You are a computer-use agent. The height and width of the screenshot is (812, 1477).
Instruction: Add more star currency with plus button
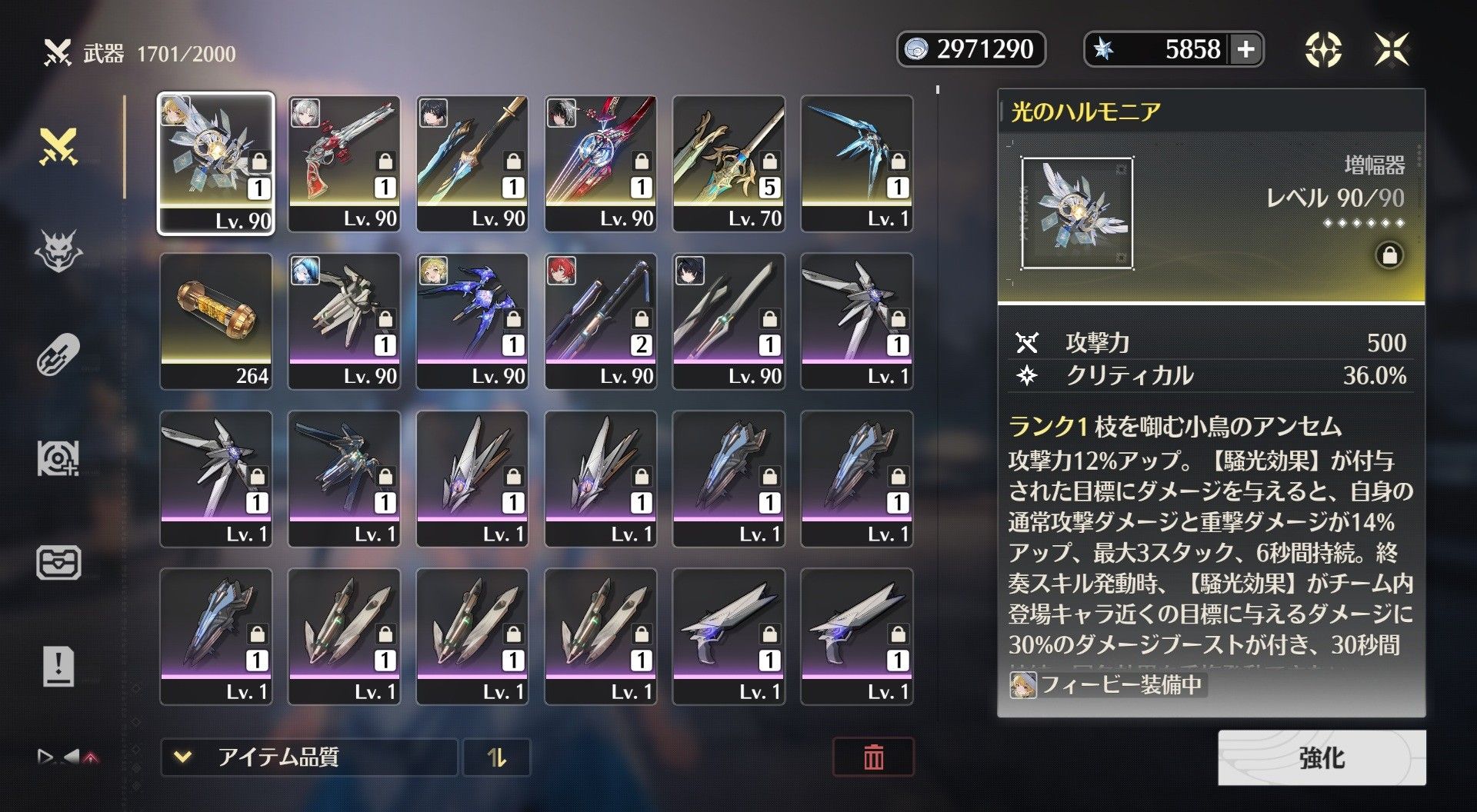click(1245, 49)
